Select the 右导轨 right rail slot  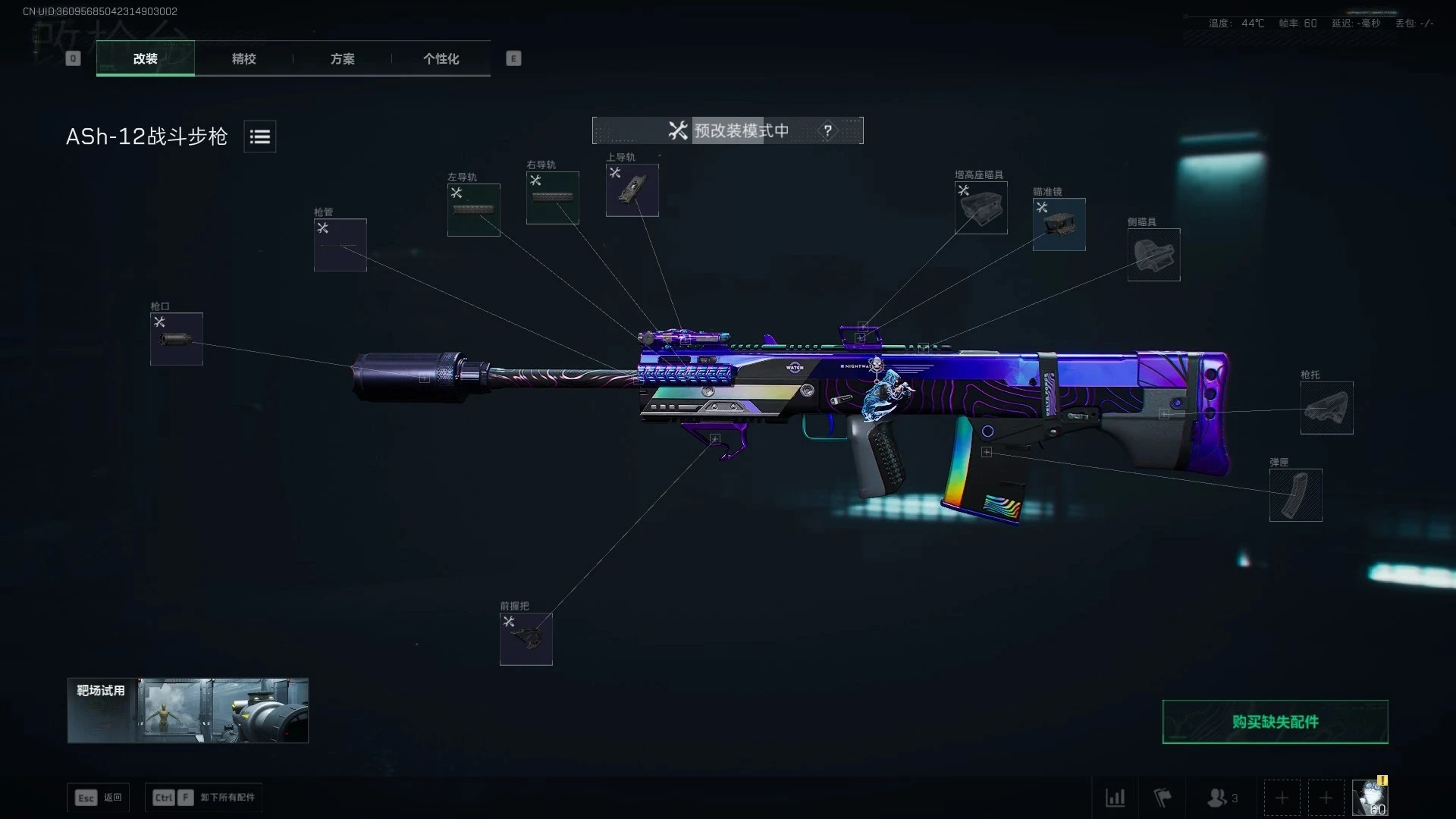point(552,198)
